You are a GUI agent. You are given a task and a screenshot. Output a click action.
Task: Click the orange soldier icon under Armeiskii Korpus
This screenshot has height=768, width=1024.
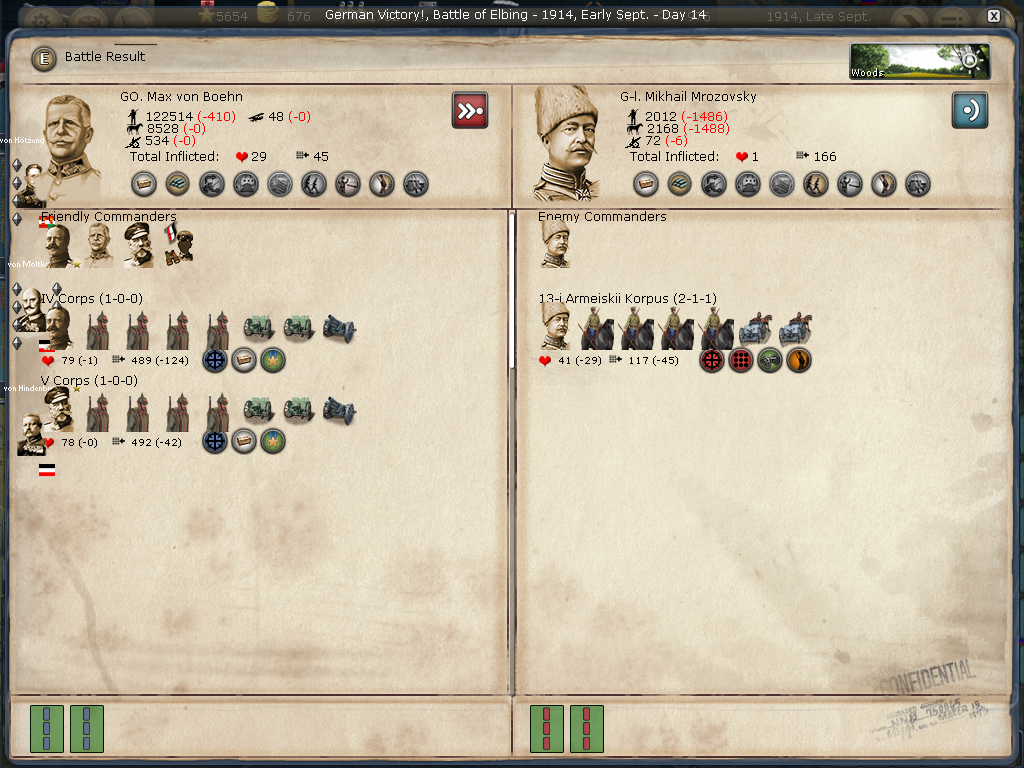pos(799,360)
